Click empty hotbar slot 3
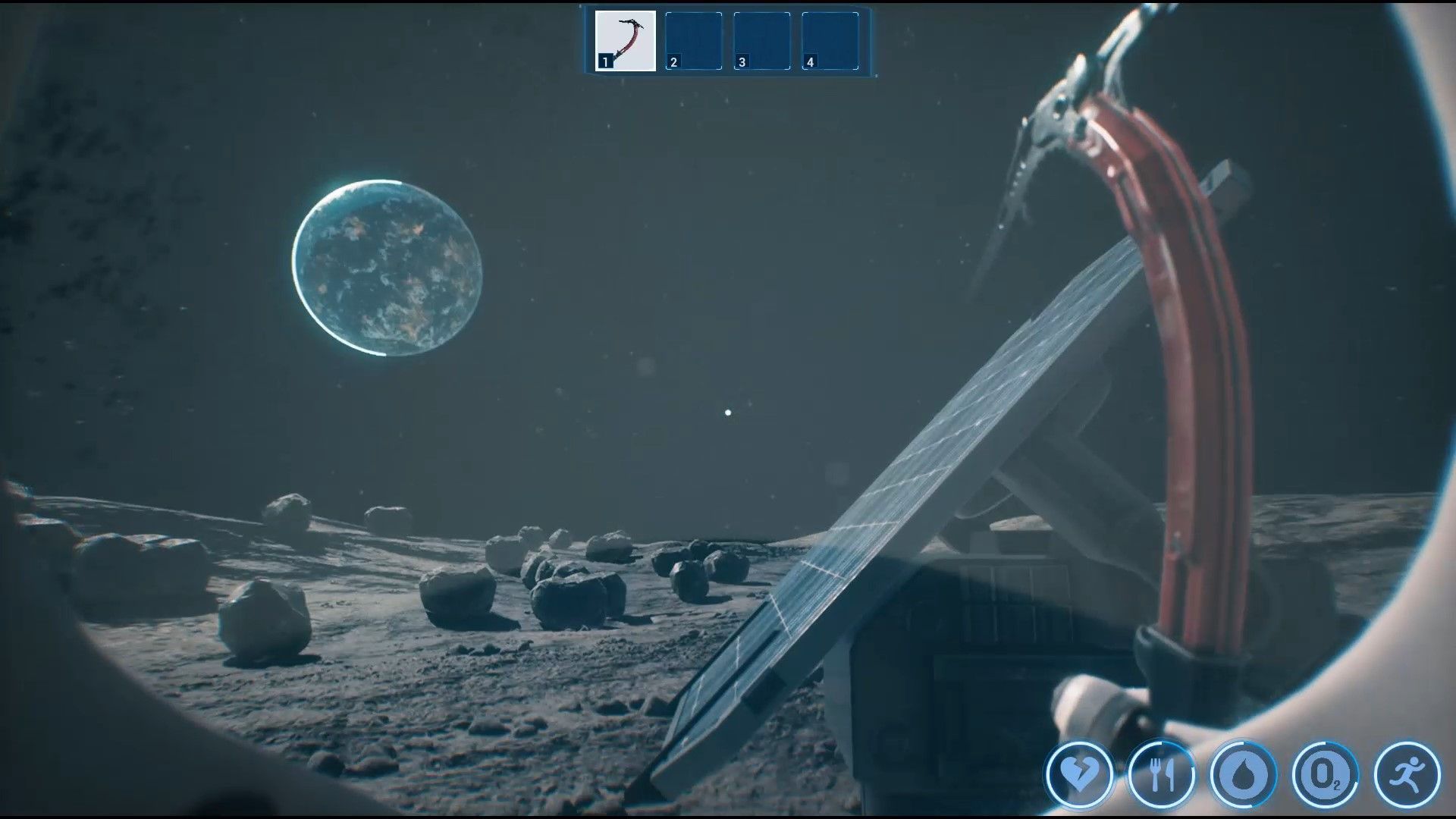Screen dimensions: 1456x819 (761, 39)
